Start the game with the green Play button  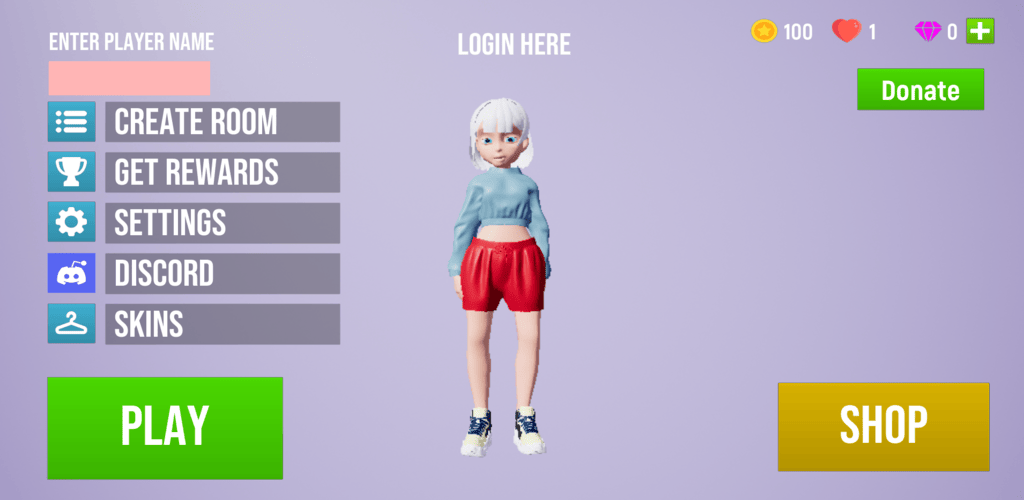[x=165, y=427]
